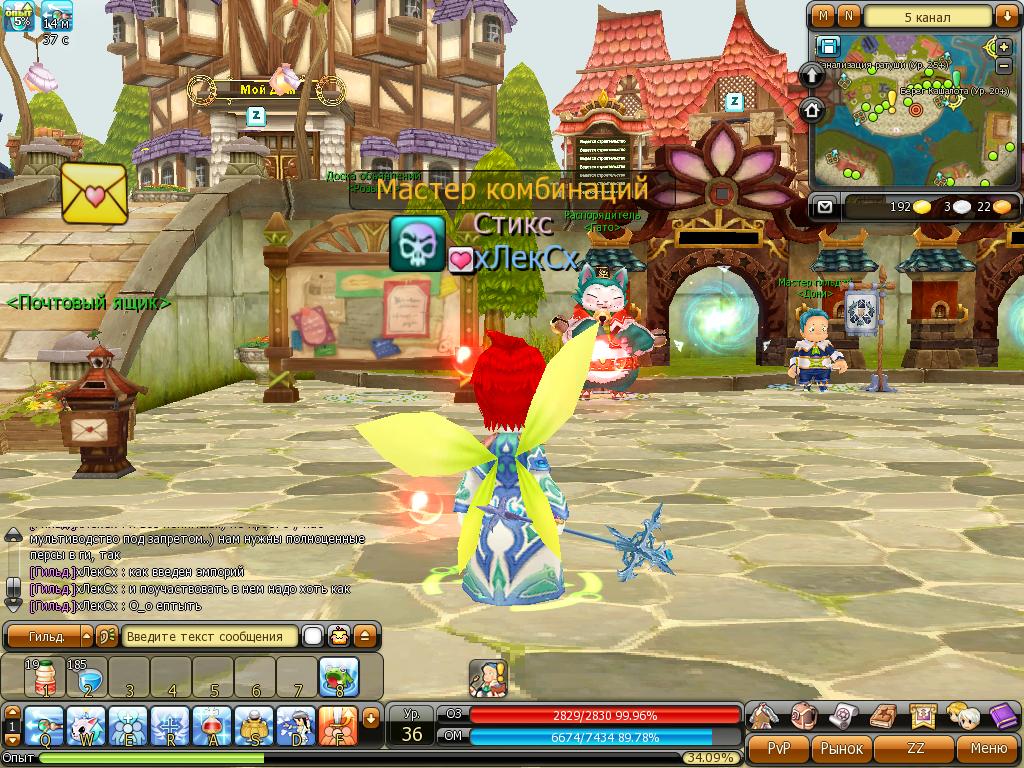Open the guild banner icon
1024x768 pixels.
point(923,716)
